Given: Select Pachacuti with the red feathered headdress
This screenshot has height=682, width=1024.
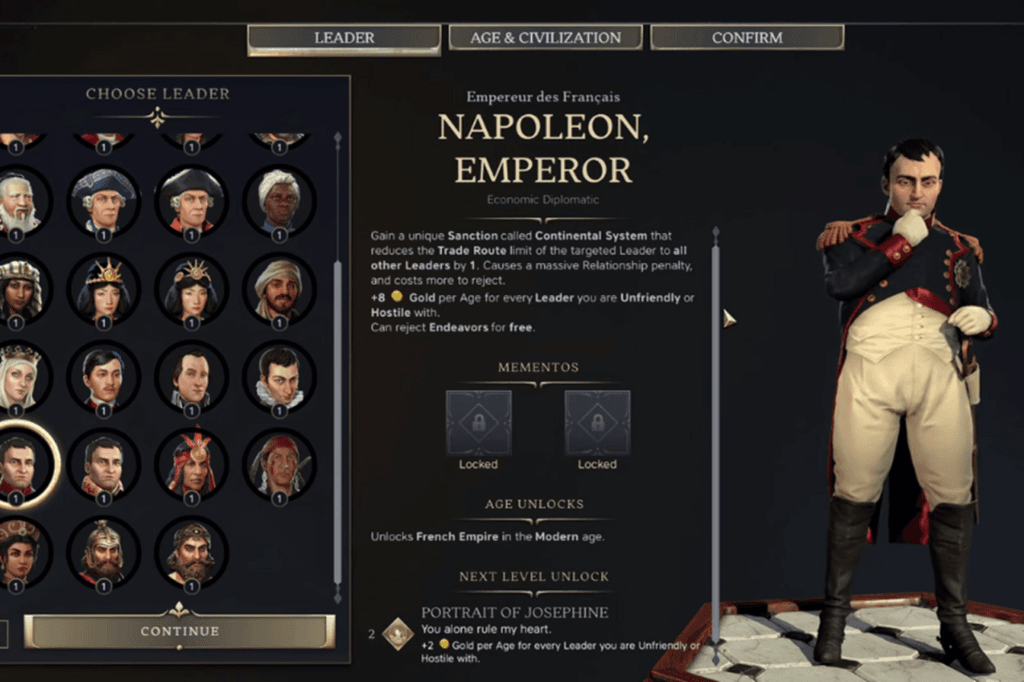Looking at the screenshot, I should [191, 465].
